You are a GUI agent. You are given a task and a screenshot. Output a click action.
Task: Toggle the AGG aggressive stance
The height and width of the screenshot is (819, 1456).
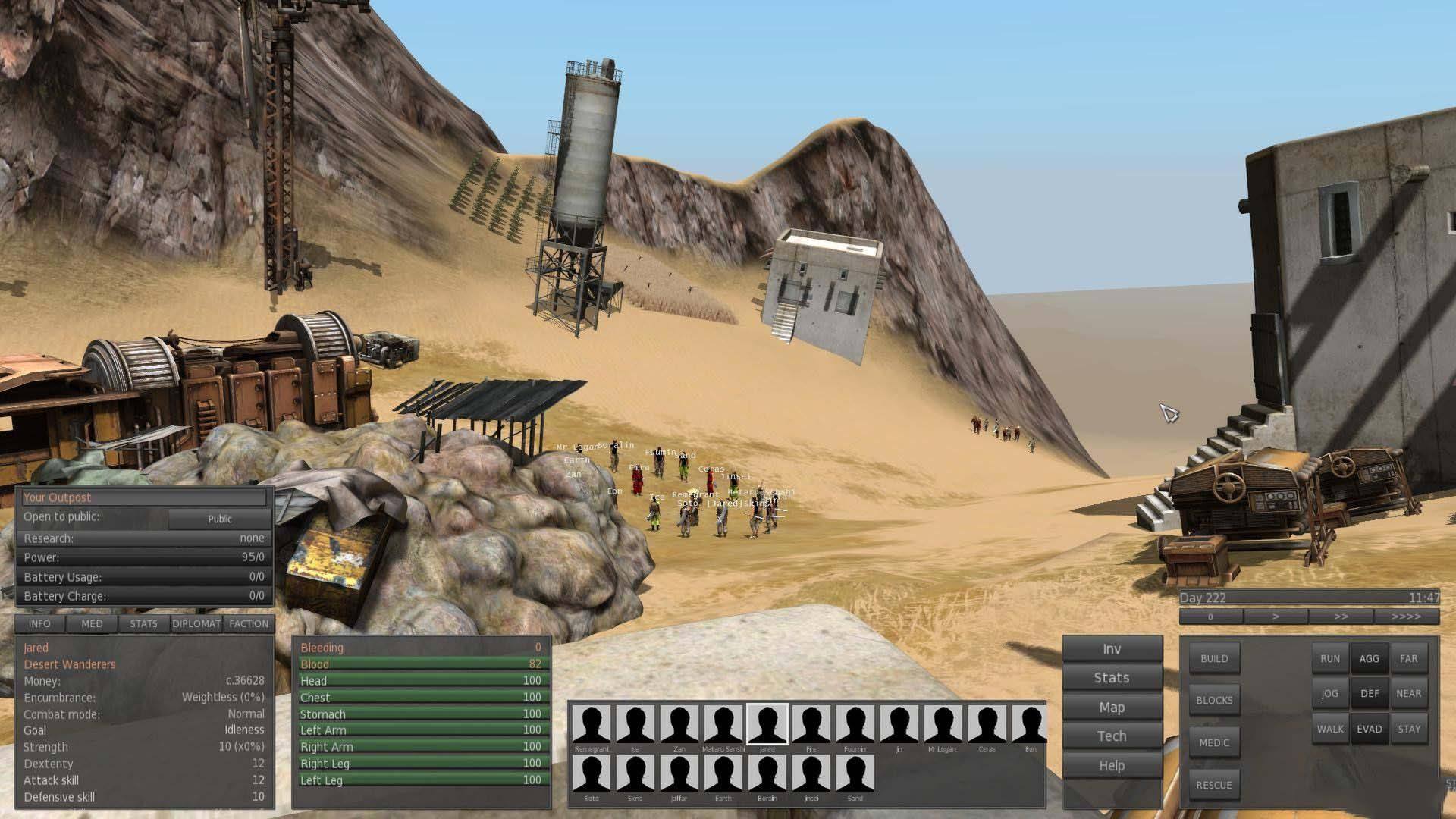[1370, 658]
